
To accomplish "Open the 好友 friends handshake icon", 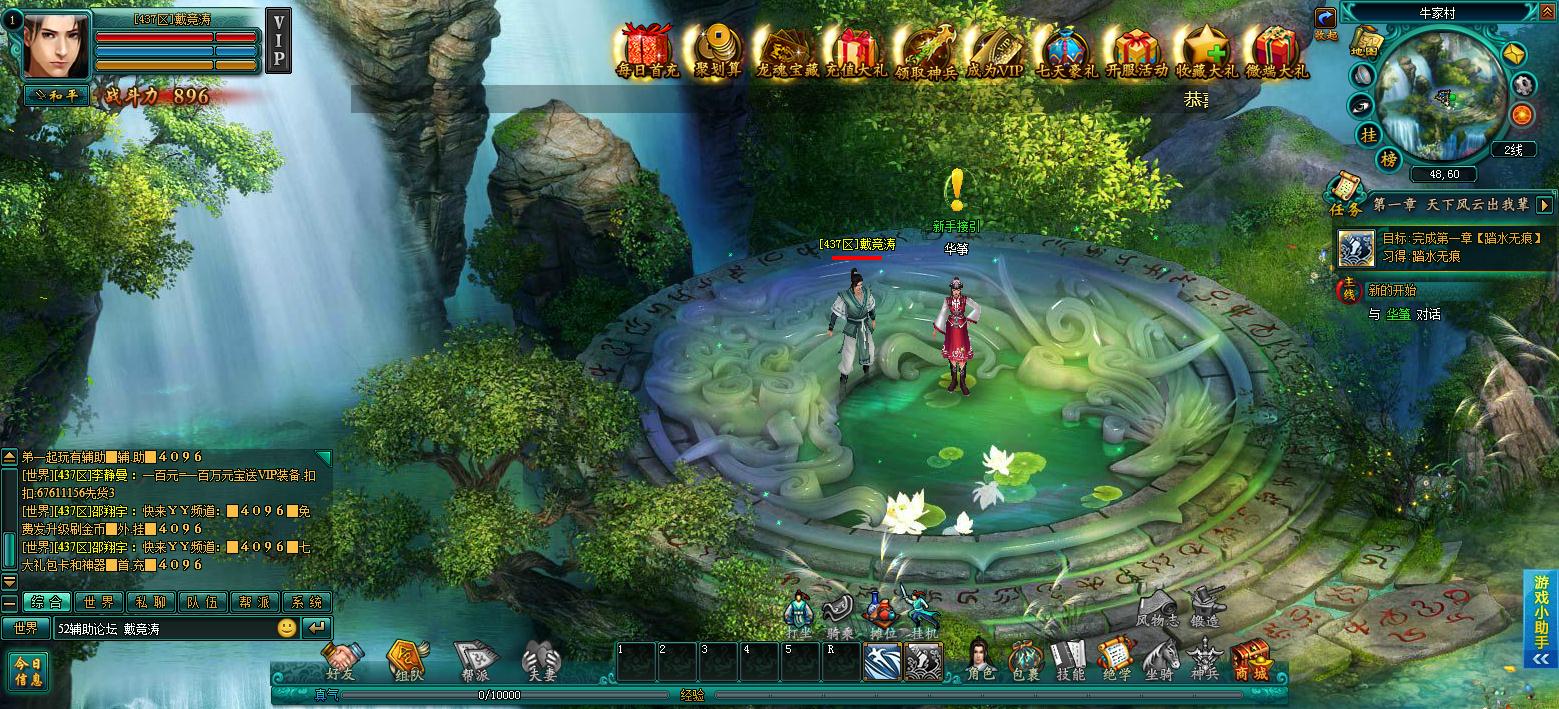I will (x=342, y=662).
